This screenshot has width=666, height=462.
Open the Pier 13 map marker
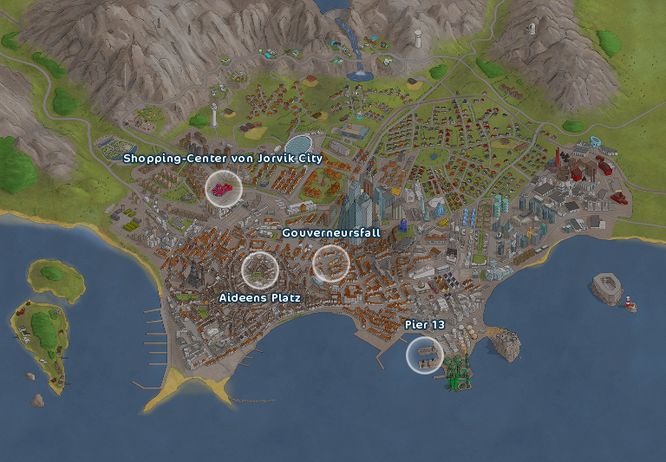[x=424, y=355]
